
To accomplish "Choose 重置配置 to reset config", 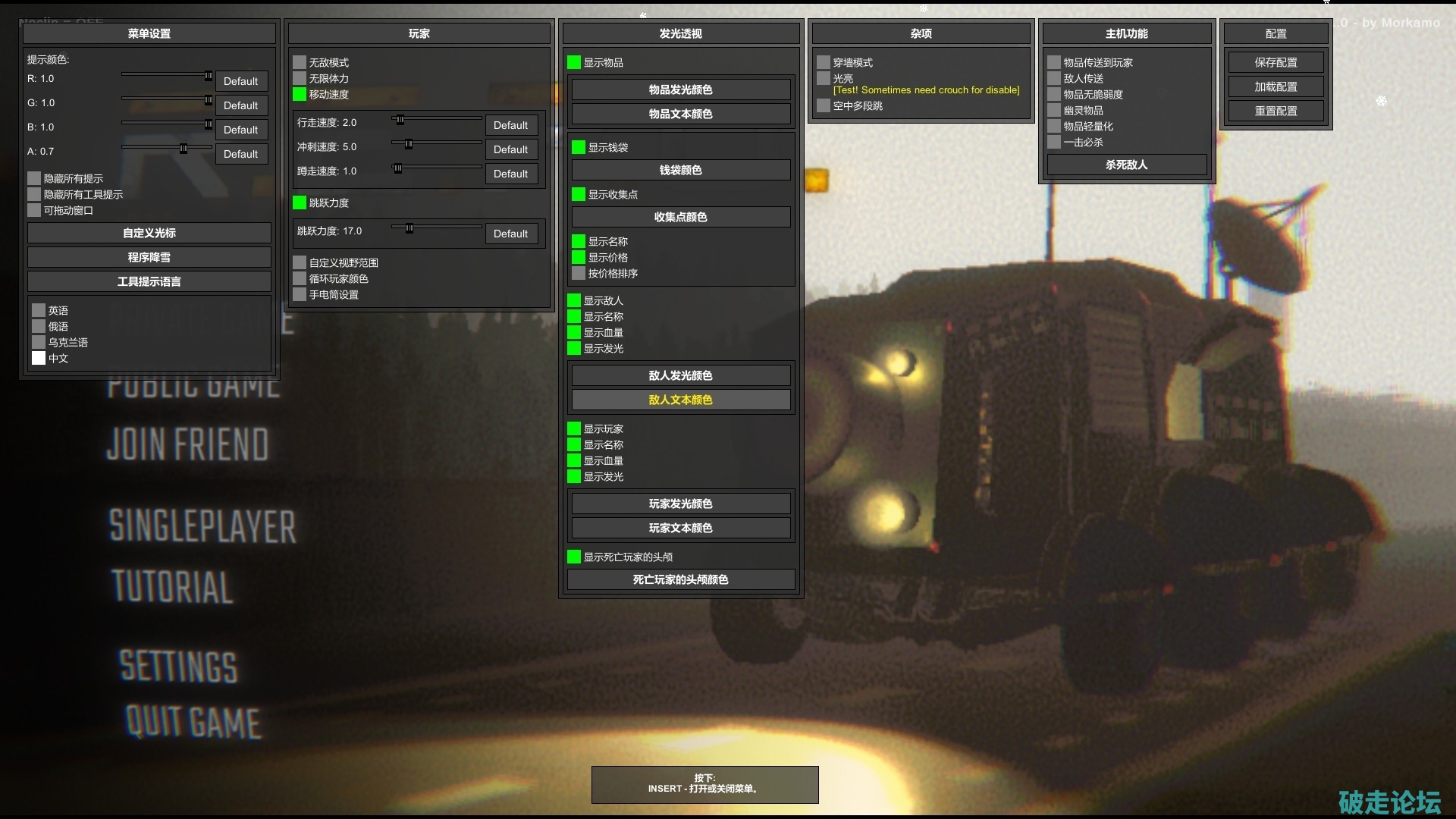I will 1276,111.
